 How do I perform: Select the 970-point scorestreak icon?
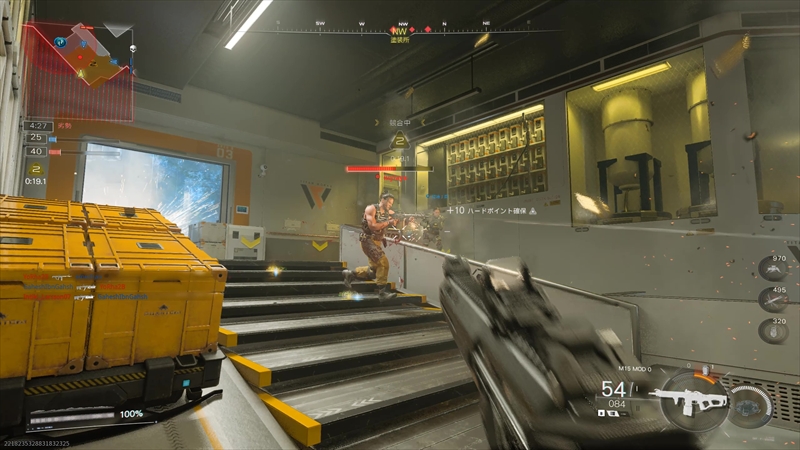click(x=773, y=268)
